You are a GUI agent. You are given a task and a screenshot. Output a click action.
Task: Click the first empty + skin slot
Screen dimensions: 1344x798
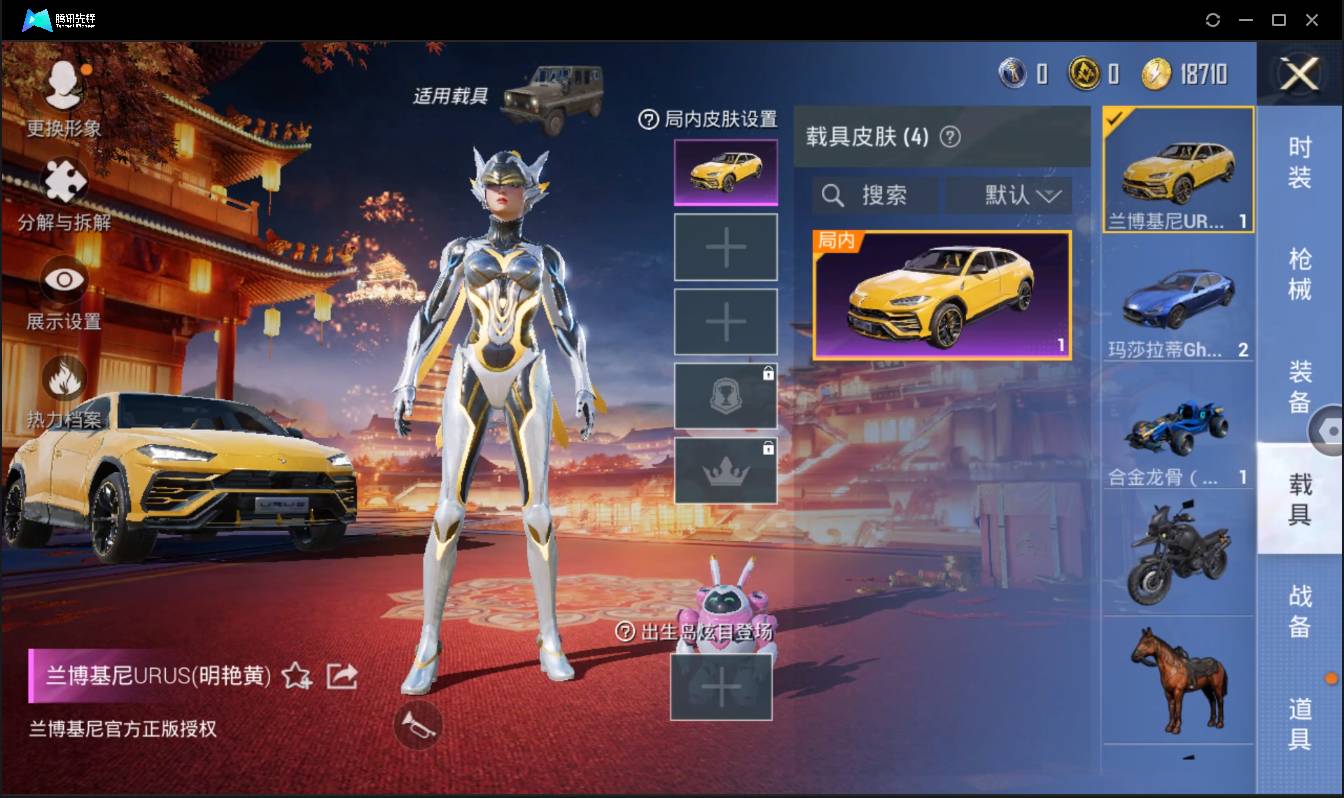pyautogui.click(x=726, y=246)
